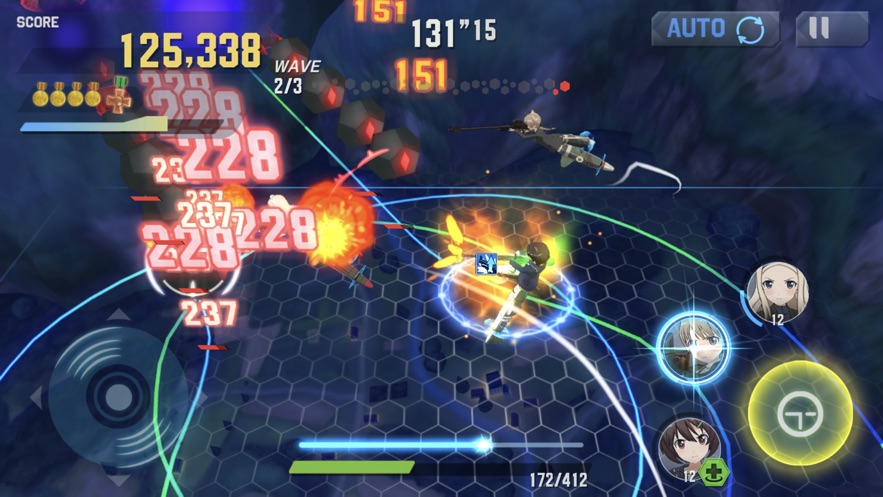This screenshot has width=883, height=497.
Task: Activate the glowing blue character skill portrait
Action: click(695, 346)
